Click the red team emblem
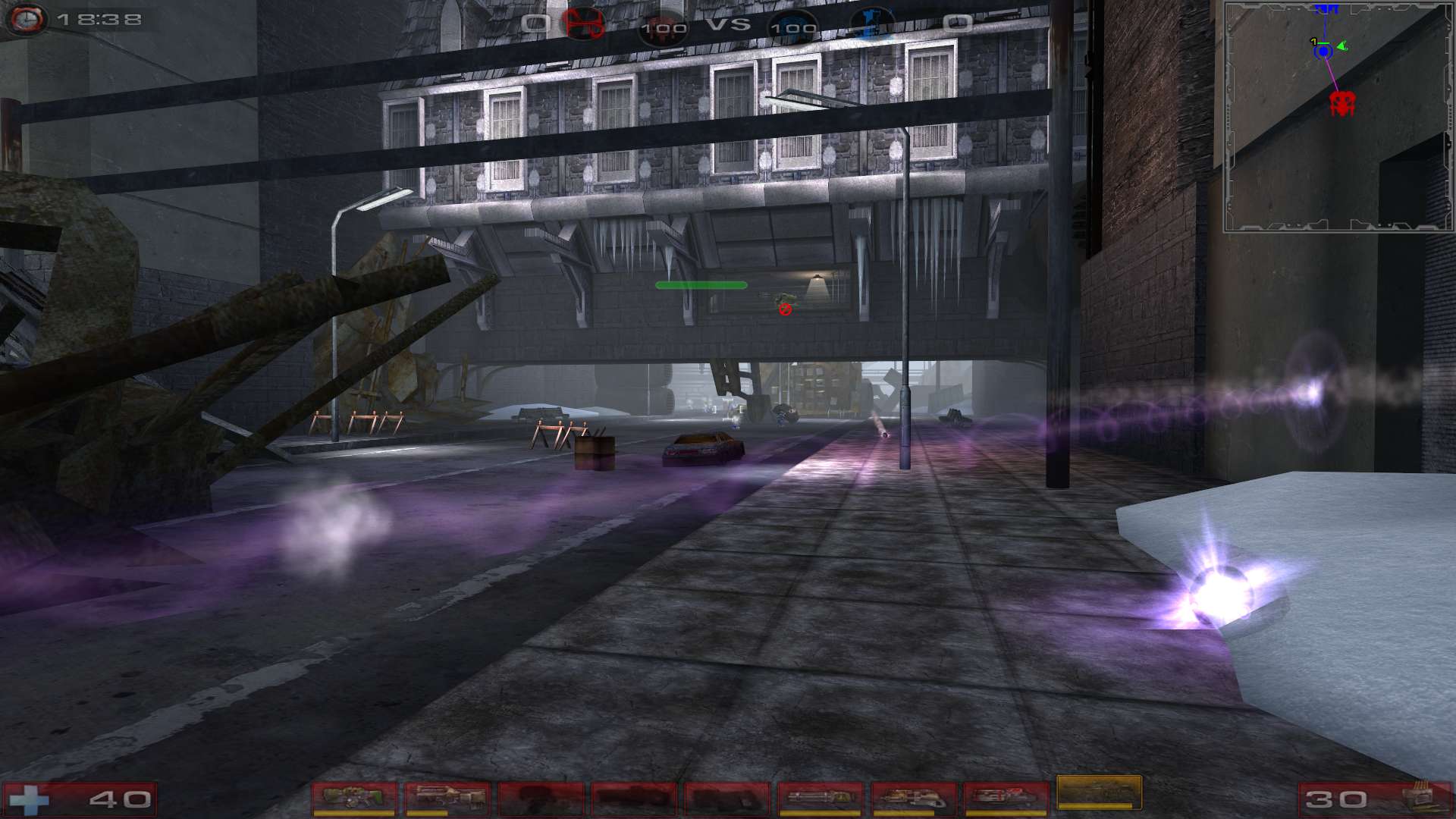The width and height of the screenshot is (1456, 819). click(582, 24)
